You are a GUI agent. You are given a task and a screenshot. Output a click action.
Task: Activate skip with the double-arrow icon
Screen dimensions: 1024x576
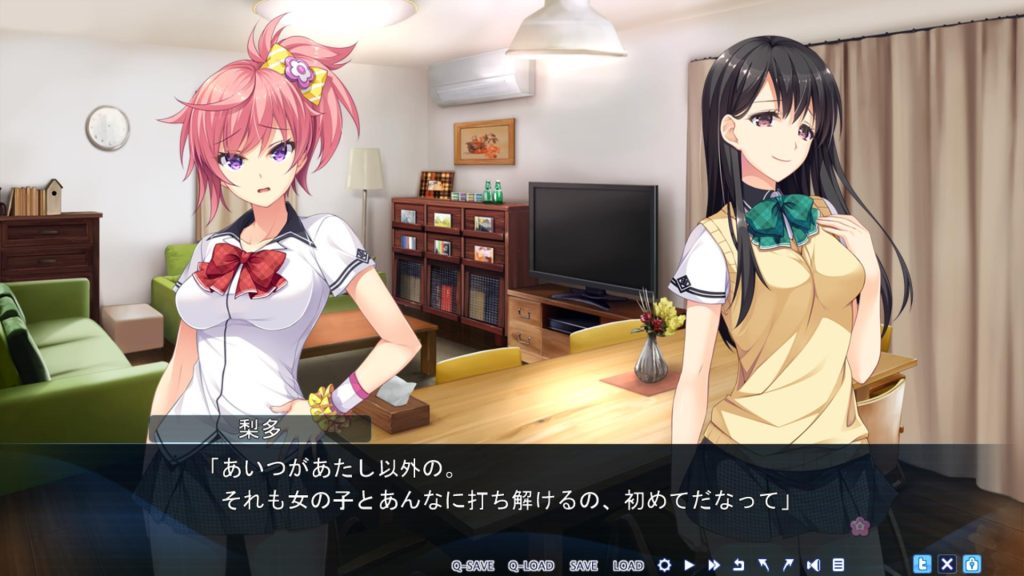pyautogui.click(x=714, y=565)
